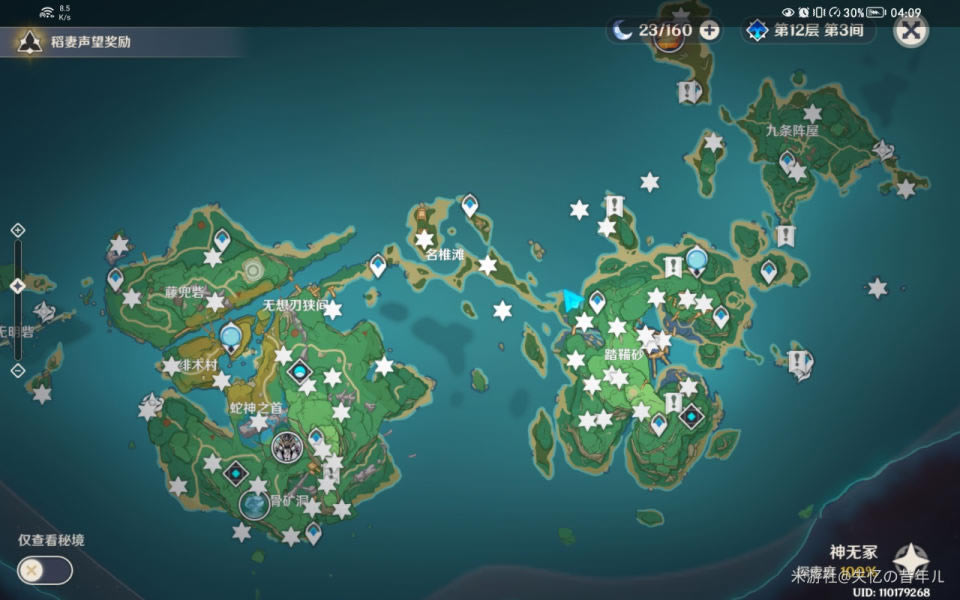Select the Statue of the Seven north of 踏鞴砂
The image size is (960, 600).
click(696, 262)
